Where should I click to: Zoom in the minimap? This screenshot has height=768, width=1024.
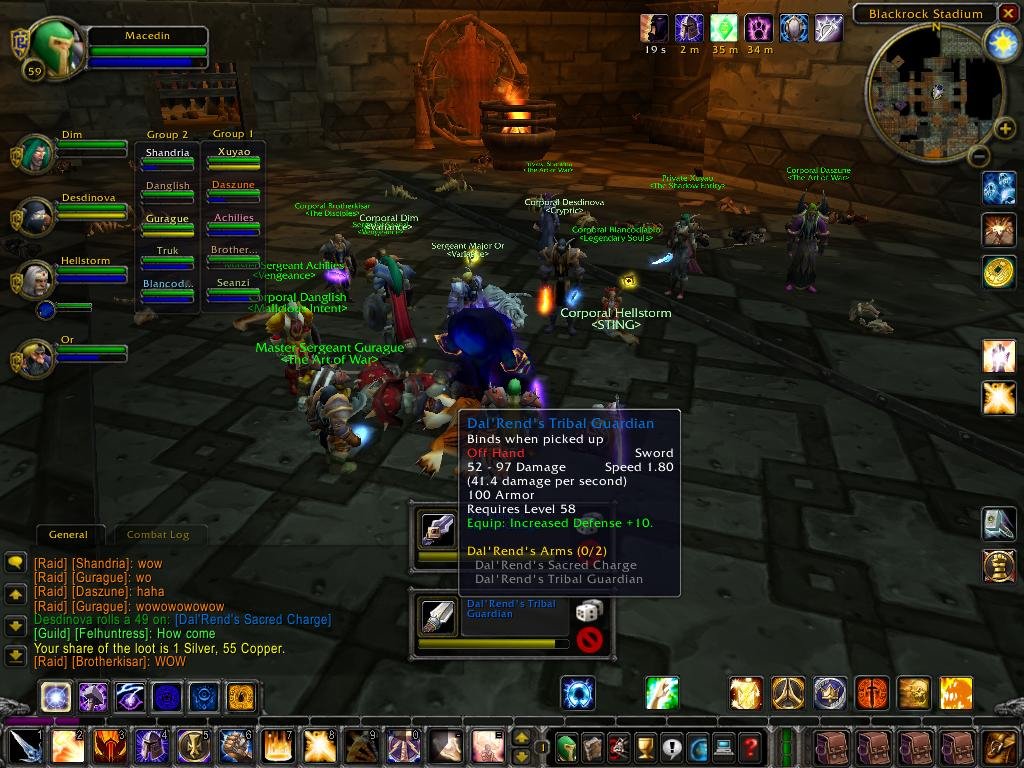1003,128
